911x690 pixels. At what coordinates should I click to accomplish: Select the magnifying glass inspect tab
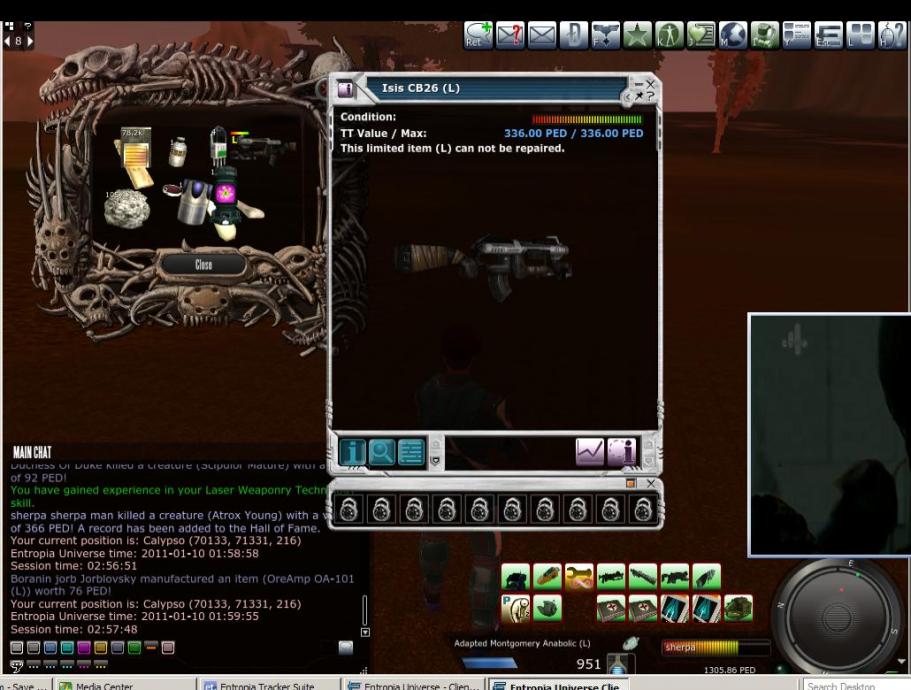pos(381,453)
